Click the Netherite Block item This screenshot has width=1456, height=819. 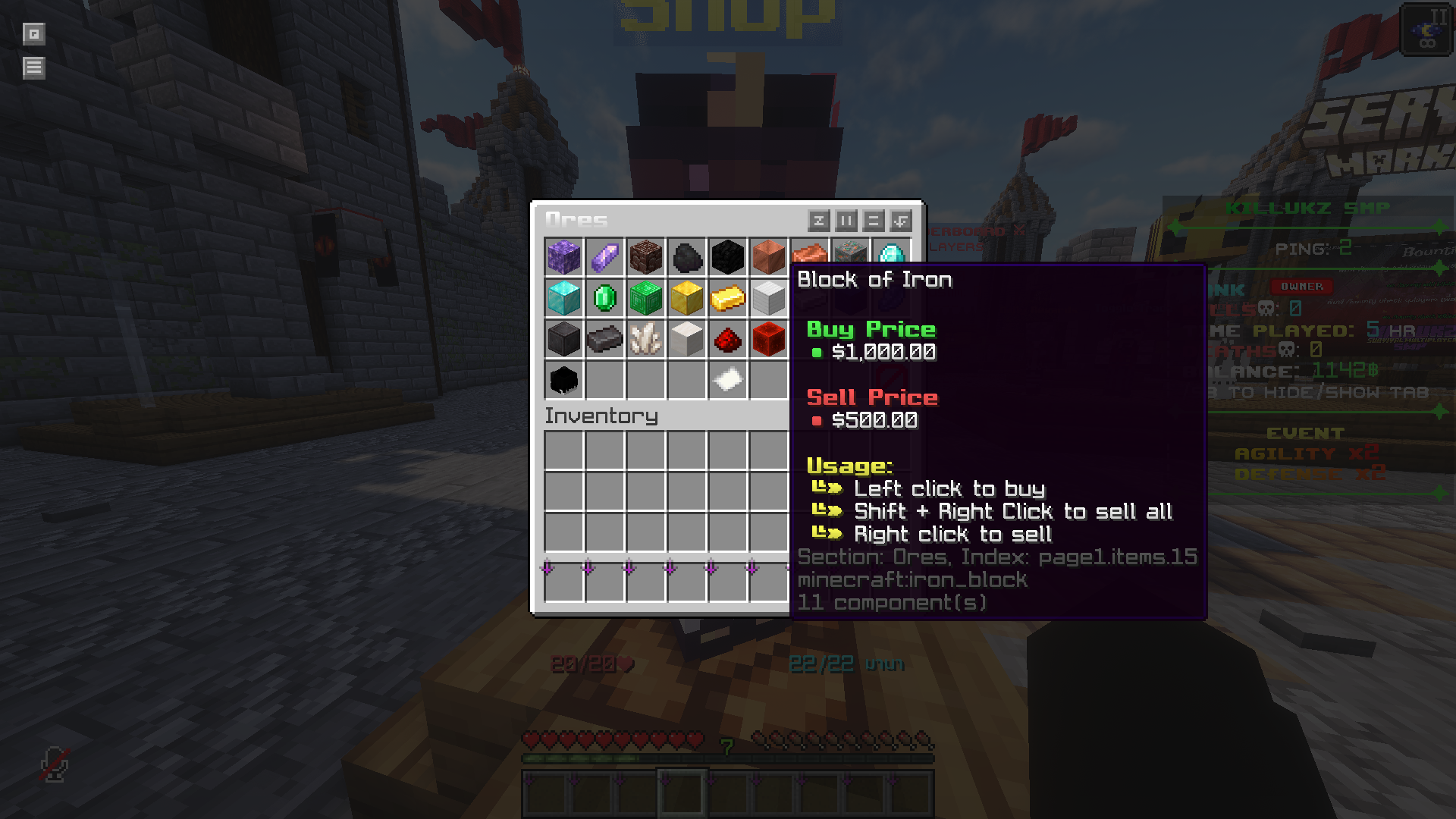[564, 340]
